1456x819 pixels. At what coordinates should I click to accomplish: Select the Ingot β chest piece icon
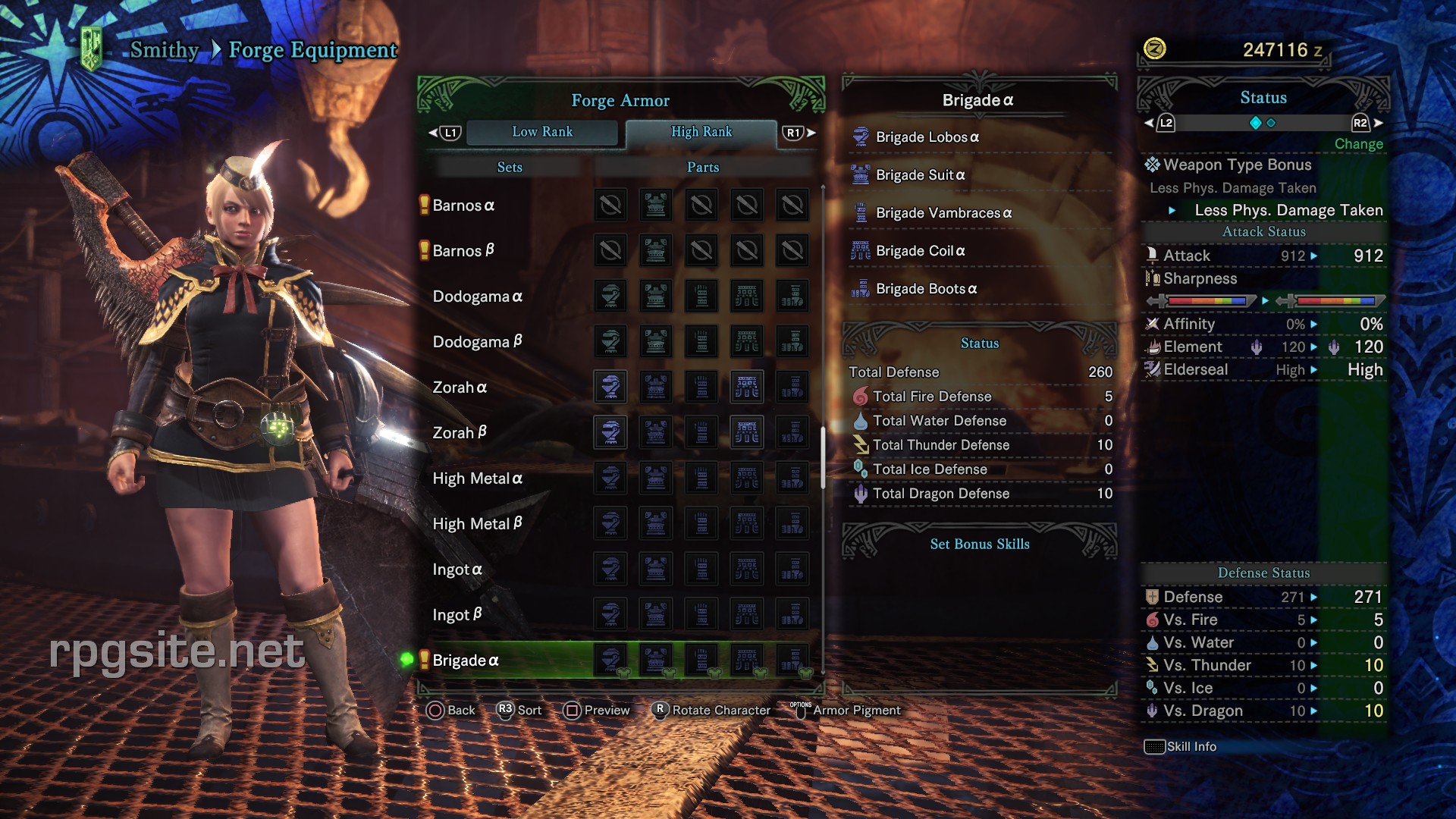tap(655, 614)
